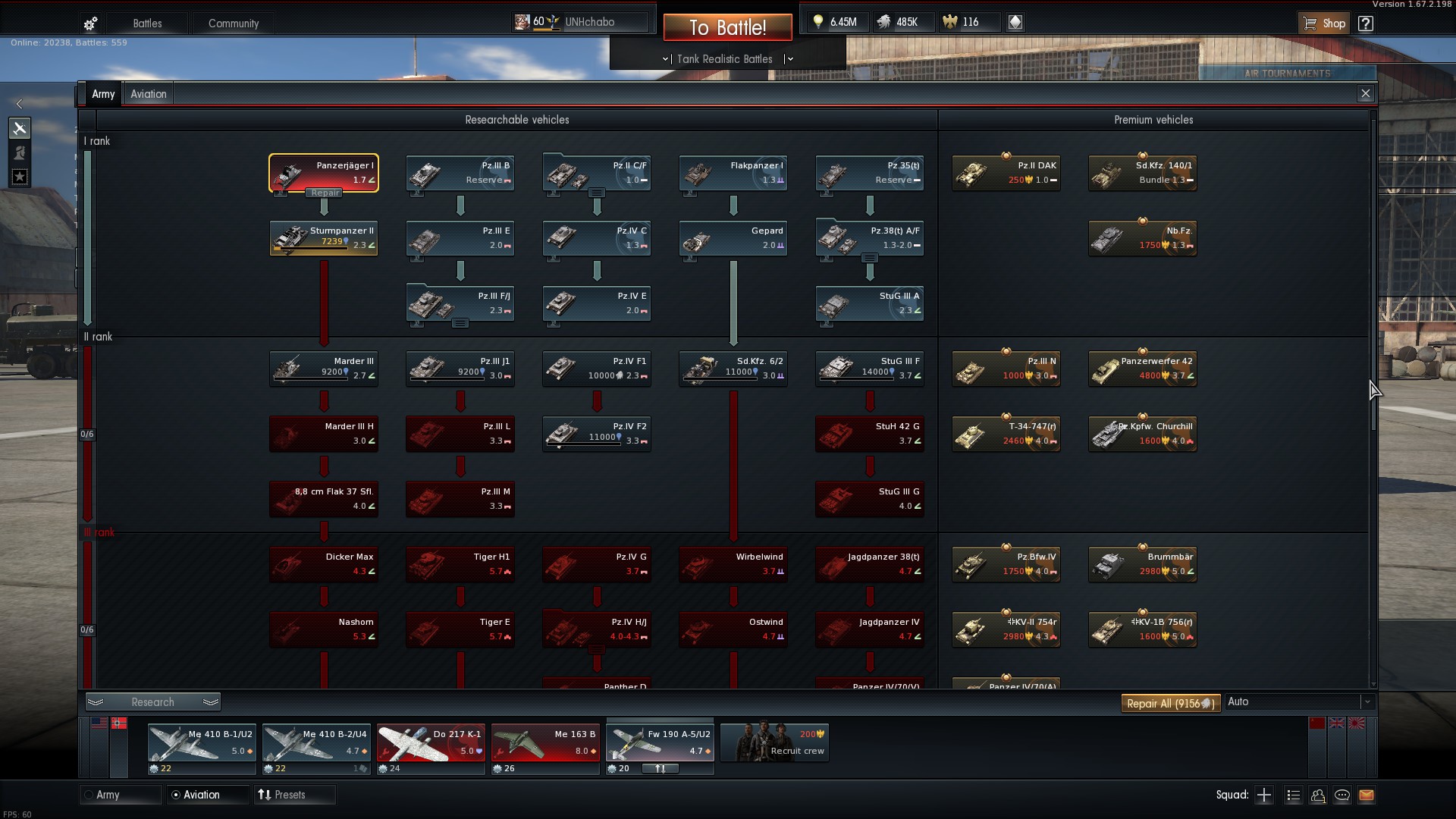The height and width of the screenshot is (819, 1456).
Task: Select the Me 410 B-1/U2 crew slot
Action: [x=202, y=742]
